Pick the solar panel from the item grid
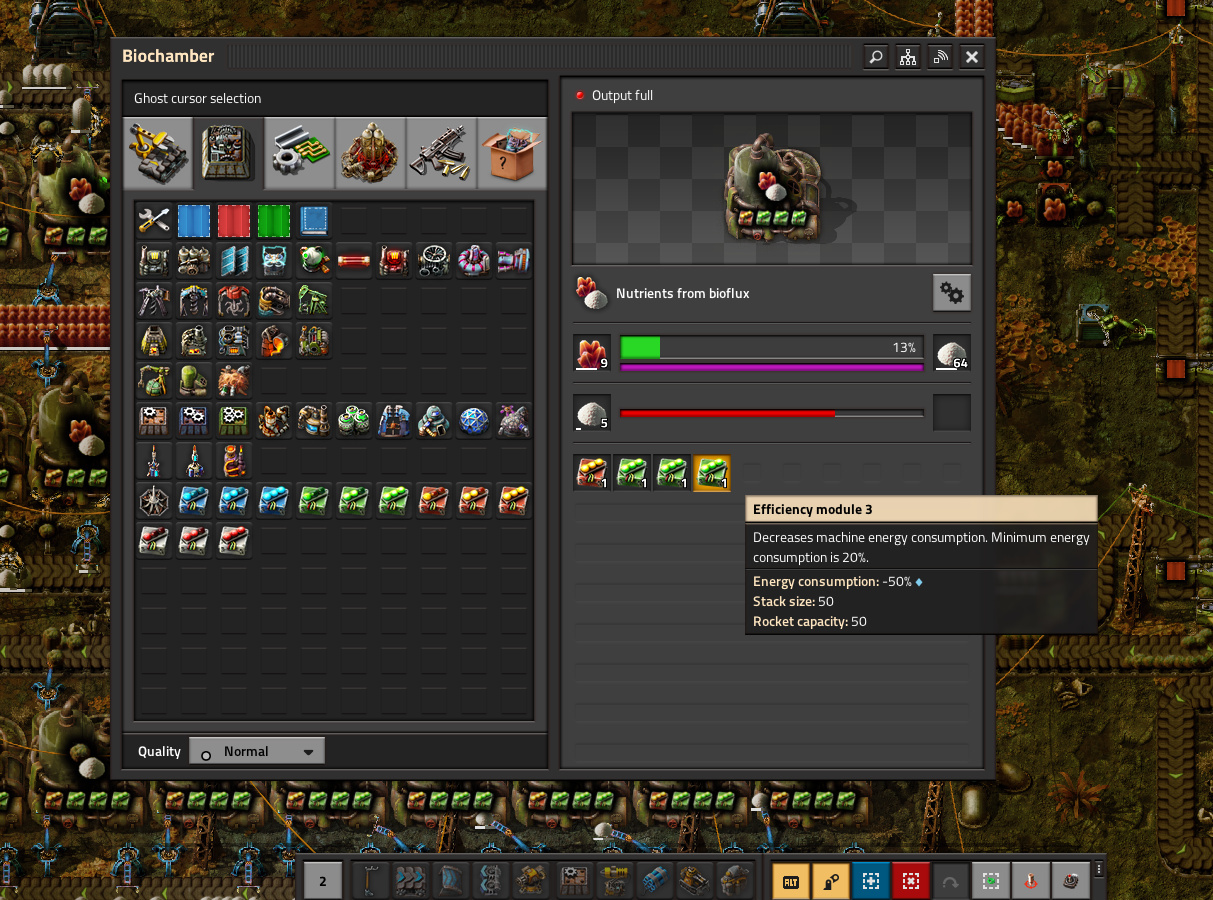This screenshot has width=1213, height=900. tap(234, 260)
